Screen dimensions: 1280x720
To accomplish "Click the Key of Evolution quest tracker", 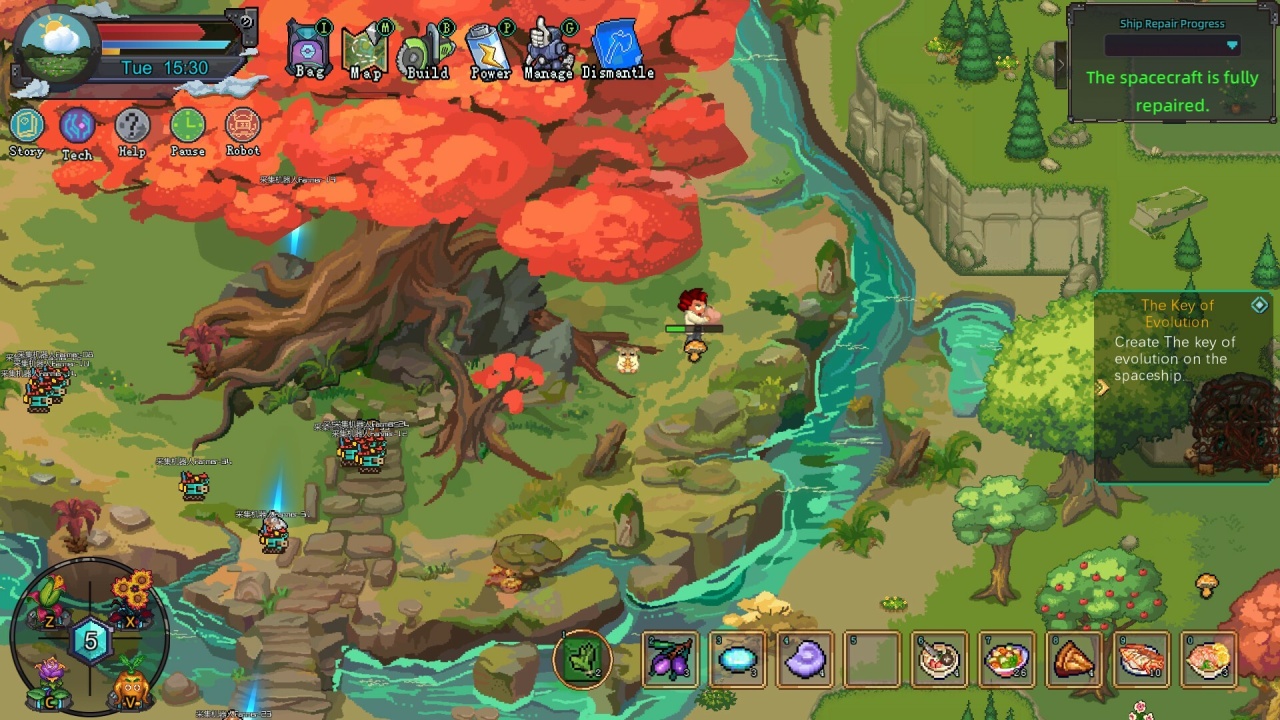I will pyautogui.click(x=1177, y=340).
